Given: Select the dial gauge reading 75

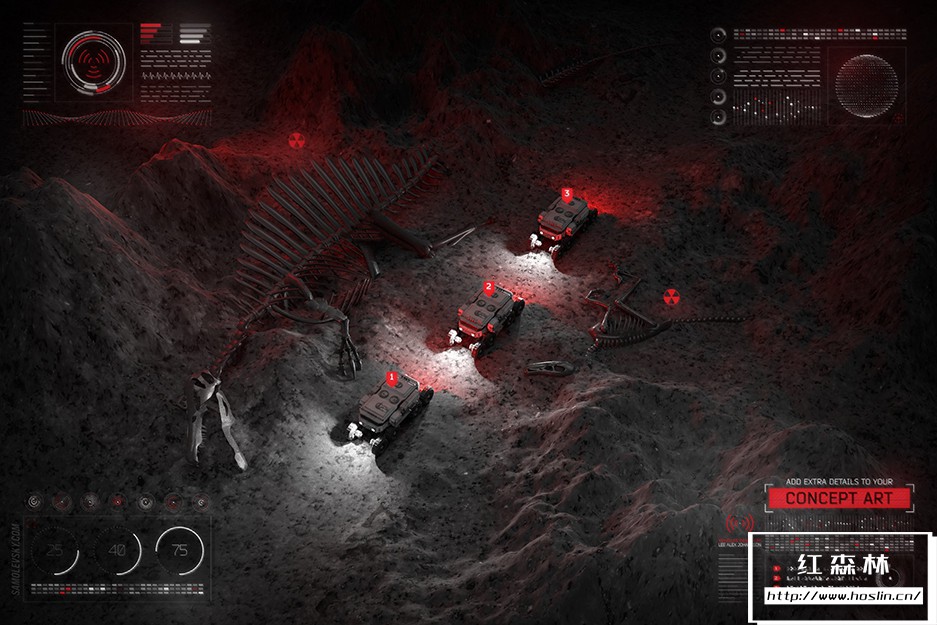Looking at the screenshot, I should click(x=180, y=550).
